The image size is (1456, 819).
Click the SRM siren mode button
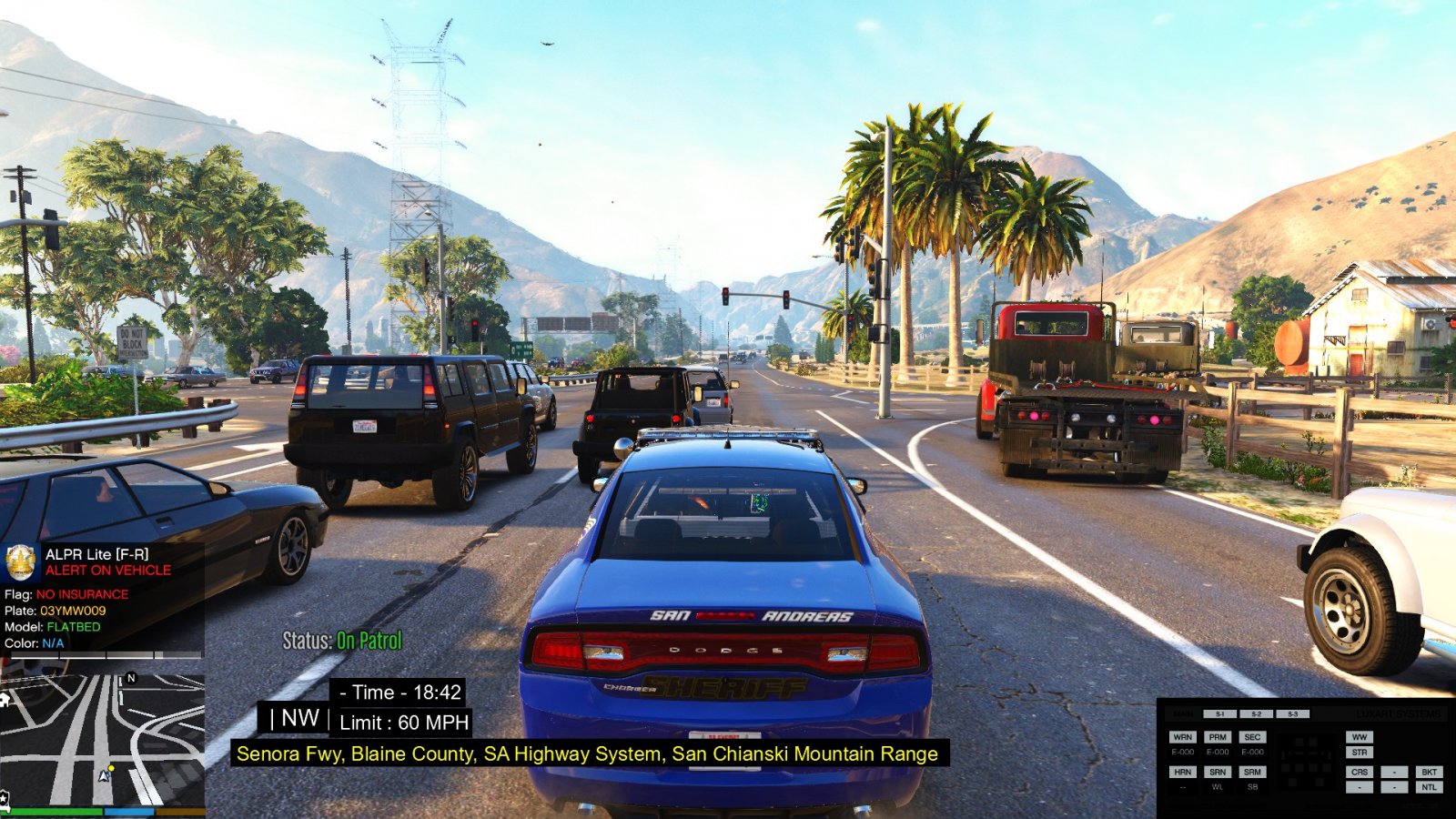coord(1252,772)
